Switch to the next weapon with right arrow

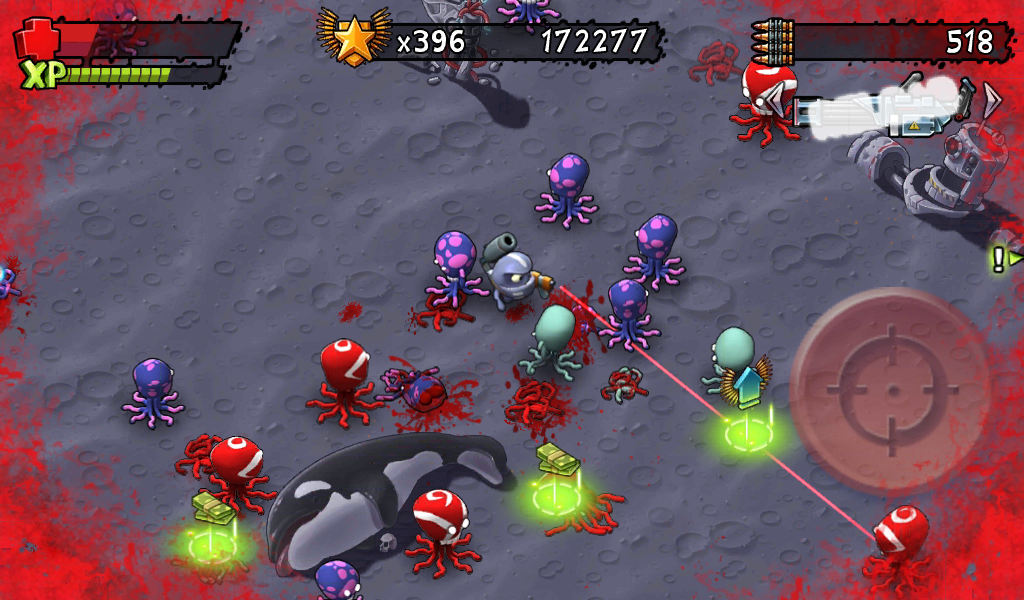click(x=991, y=99)
